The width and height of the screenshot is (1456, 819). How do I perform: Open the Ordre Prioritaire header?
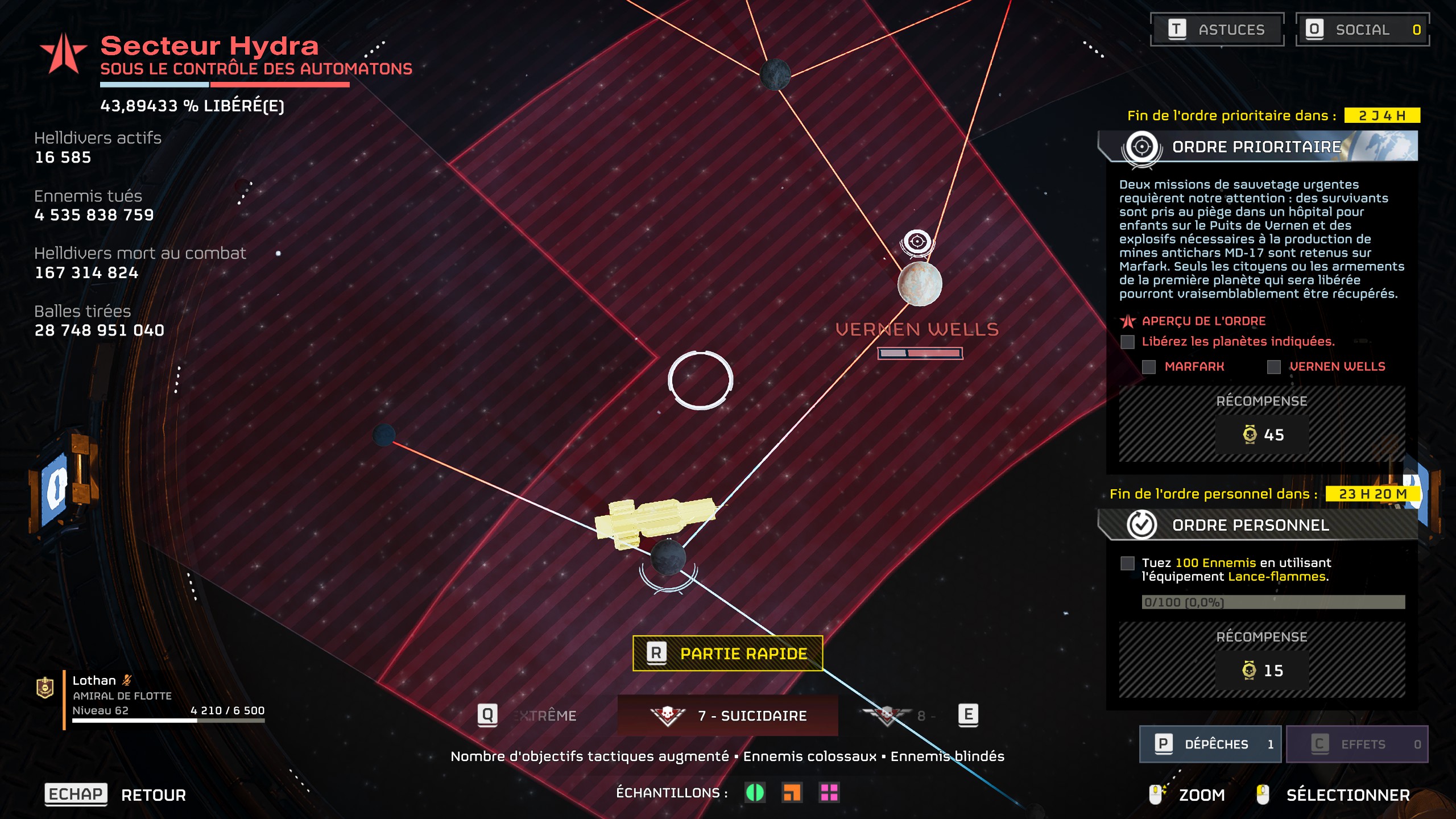(1257, 147)
